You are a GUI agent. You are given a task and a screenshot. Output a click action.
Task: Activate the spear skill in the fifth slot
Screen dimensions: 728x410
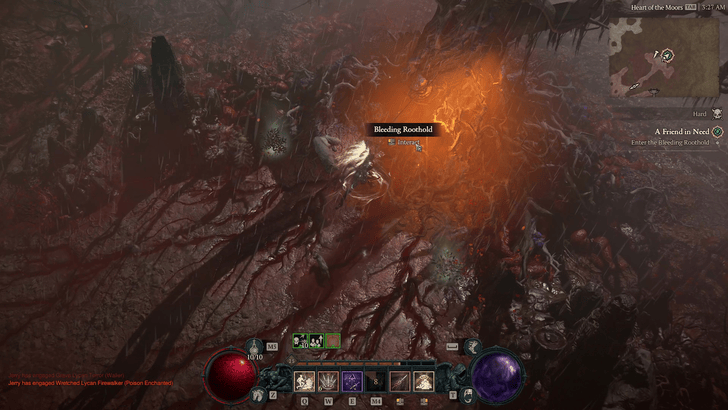coord(400,380)
